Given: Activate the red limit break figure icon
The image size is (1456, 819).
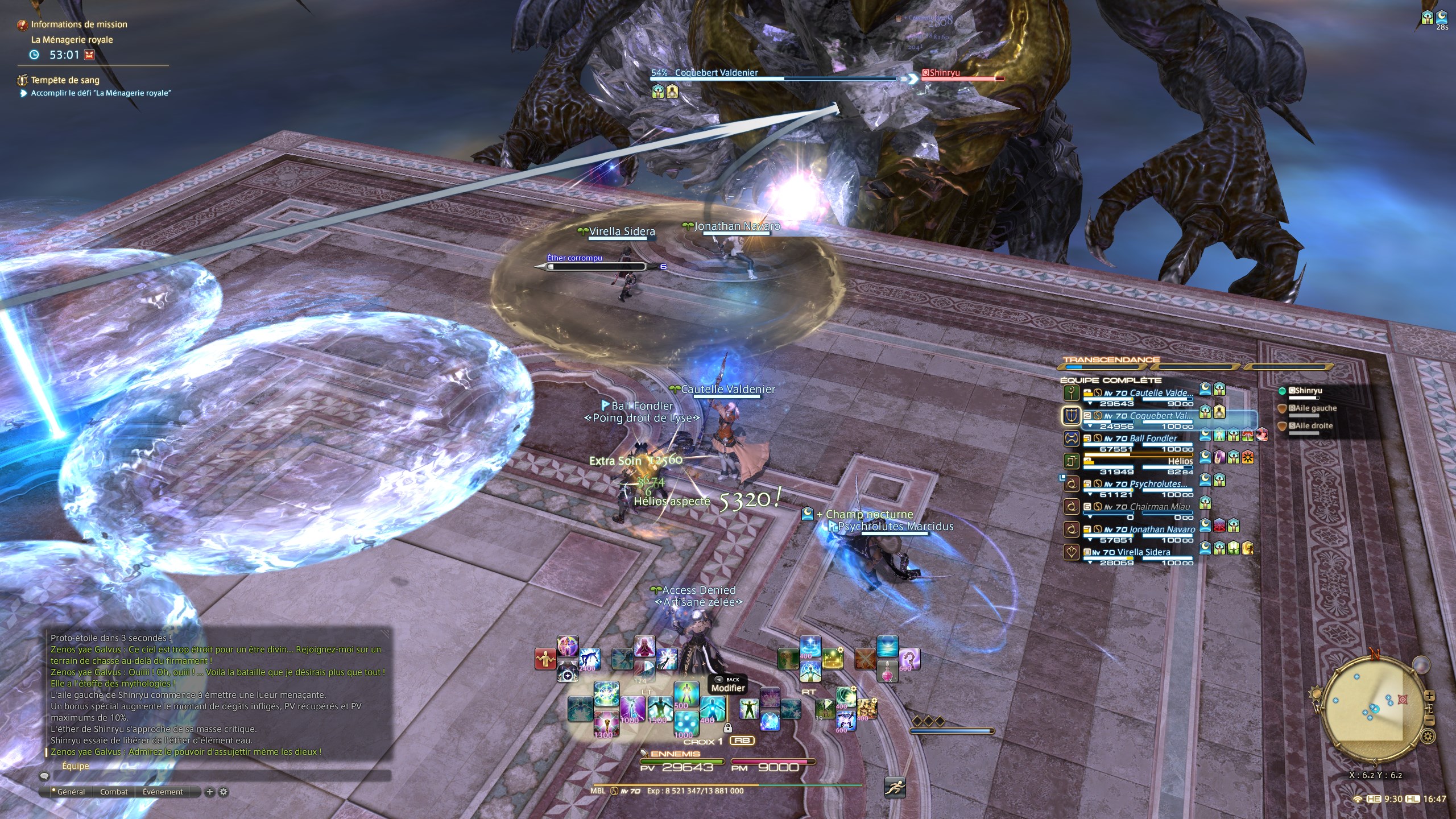Looking at the screenshot, I should click(x=545, y=659).
